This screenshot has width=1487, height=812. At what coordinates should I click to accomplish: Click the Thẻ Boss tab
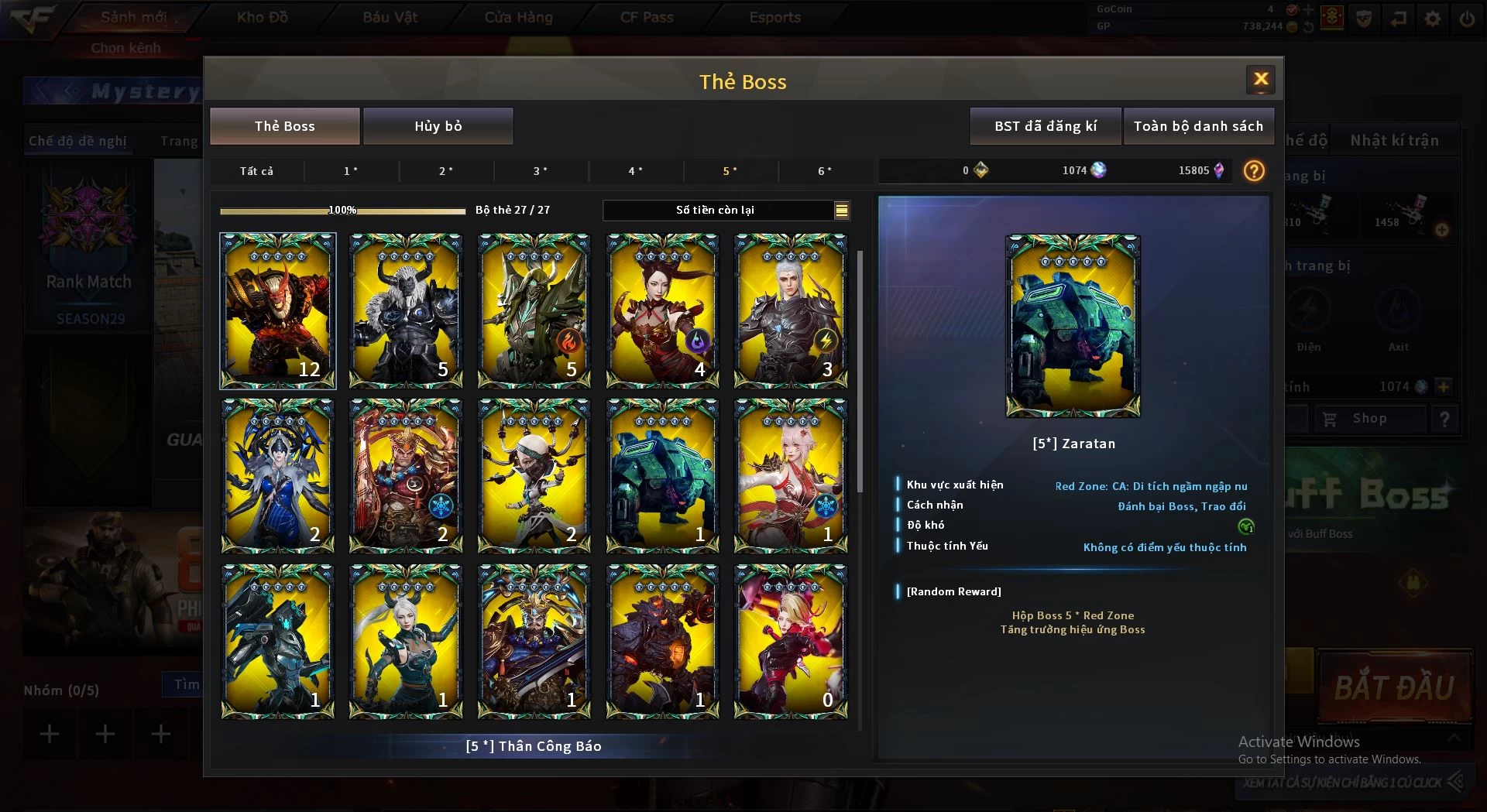284,126
